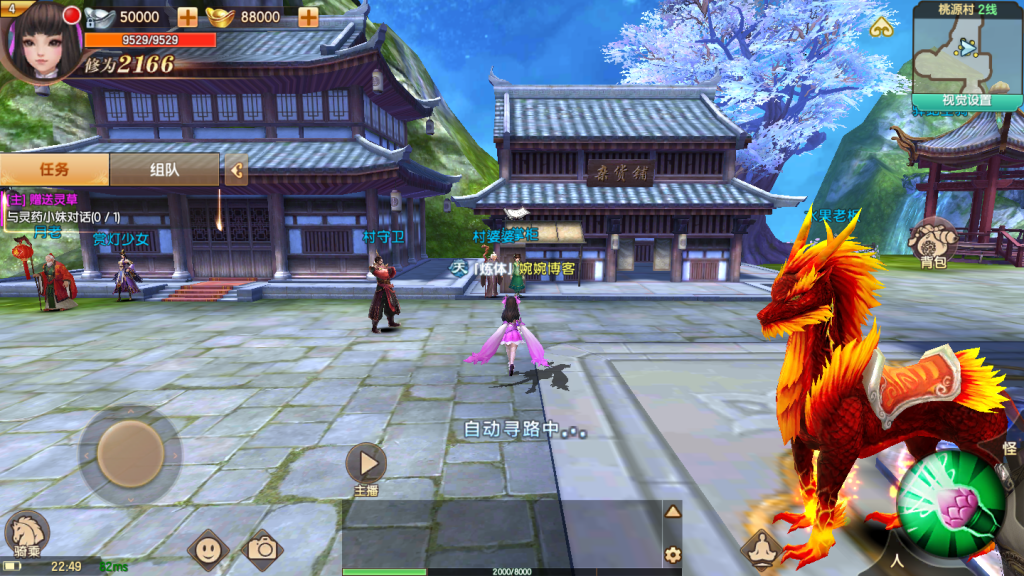1024x576 pixels.
Task: Tap the golden cloud icon beside the minimap
Action: pos(880,27)
